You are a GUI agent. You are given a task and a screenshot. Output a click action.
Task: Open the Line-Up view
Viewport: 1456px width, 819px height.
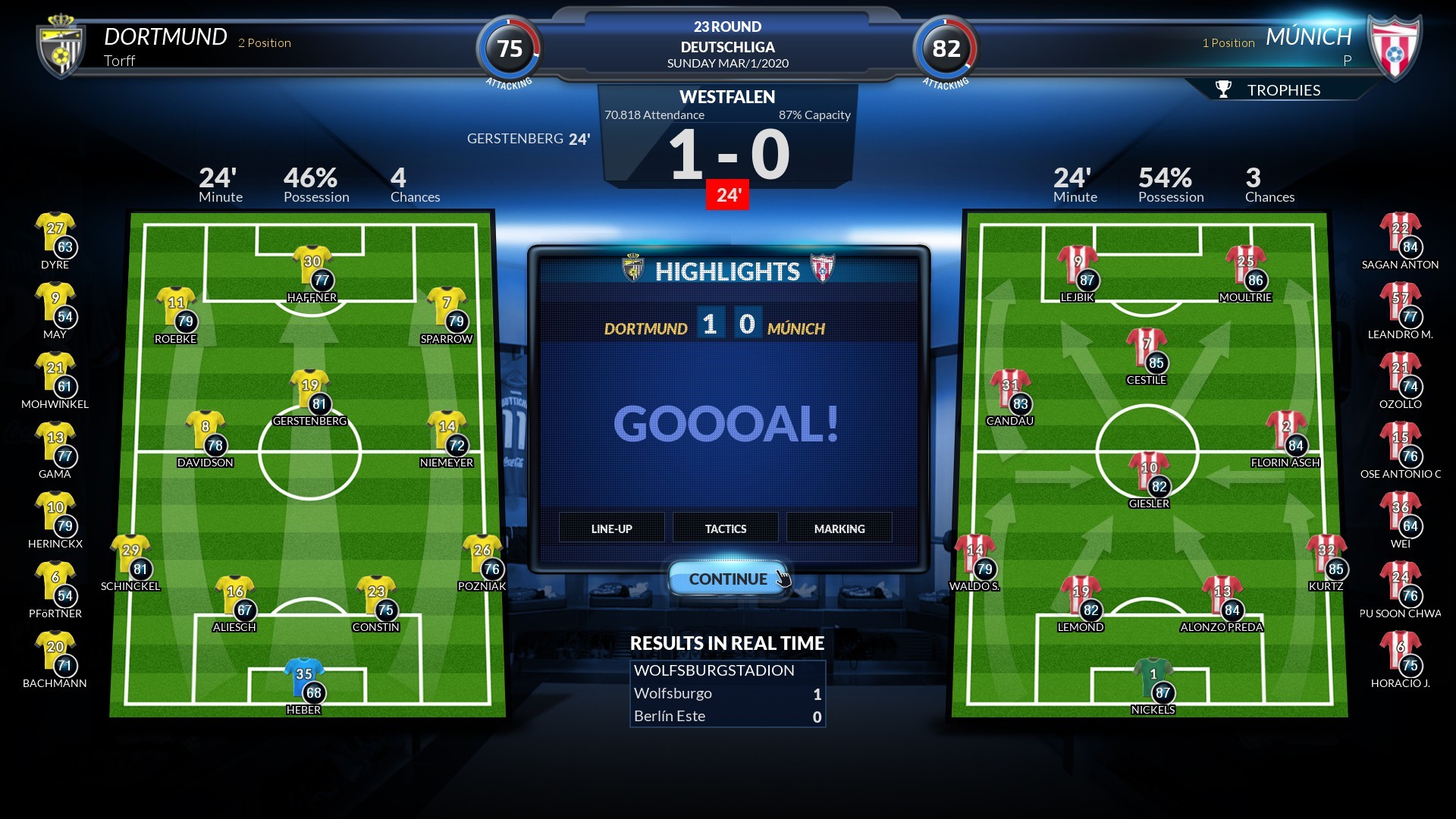pyautogui.click(x=610, y=528)
